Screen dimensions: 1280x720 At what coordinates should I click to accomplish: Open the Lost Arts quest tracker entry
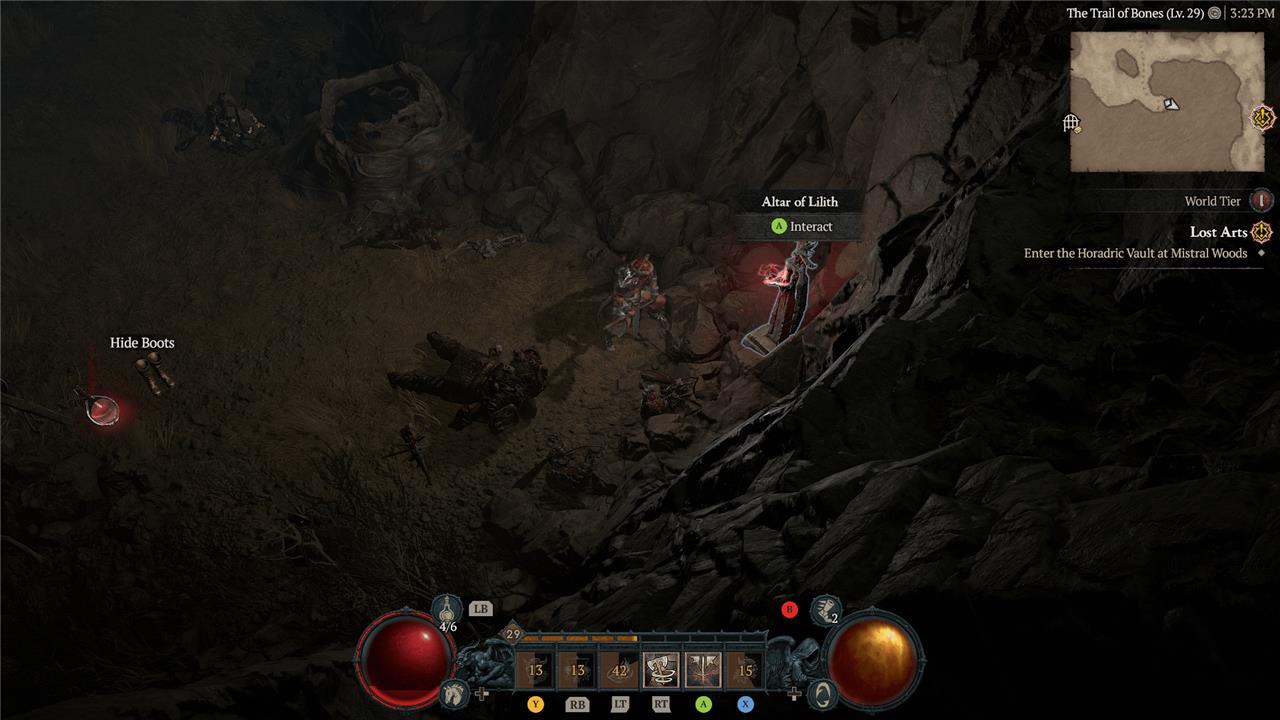1218,232
